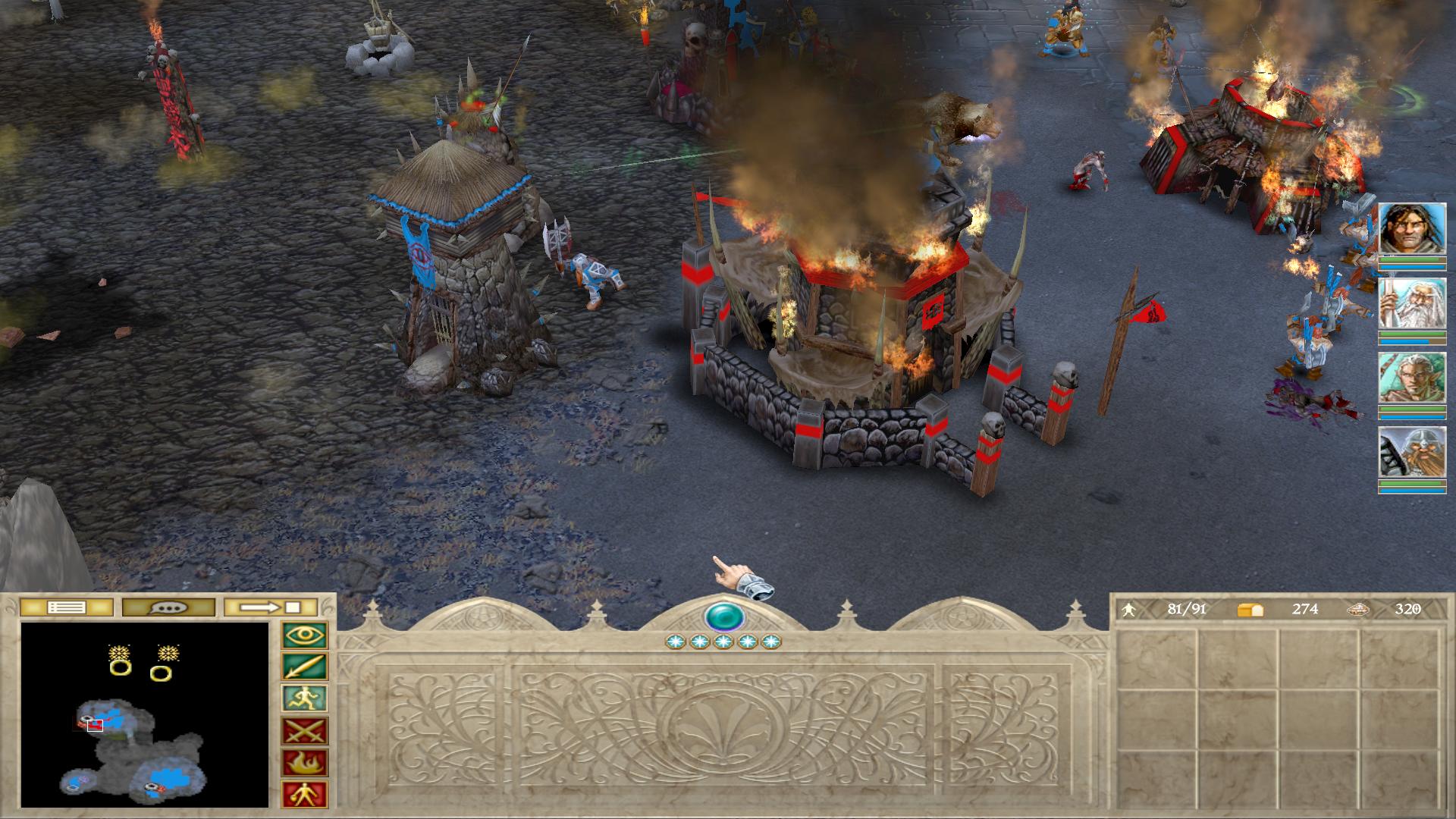Choose the crossed swords attack command
The height and width of the screenshot is (819, 1456).
coord(305,731)
